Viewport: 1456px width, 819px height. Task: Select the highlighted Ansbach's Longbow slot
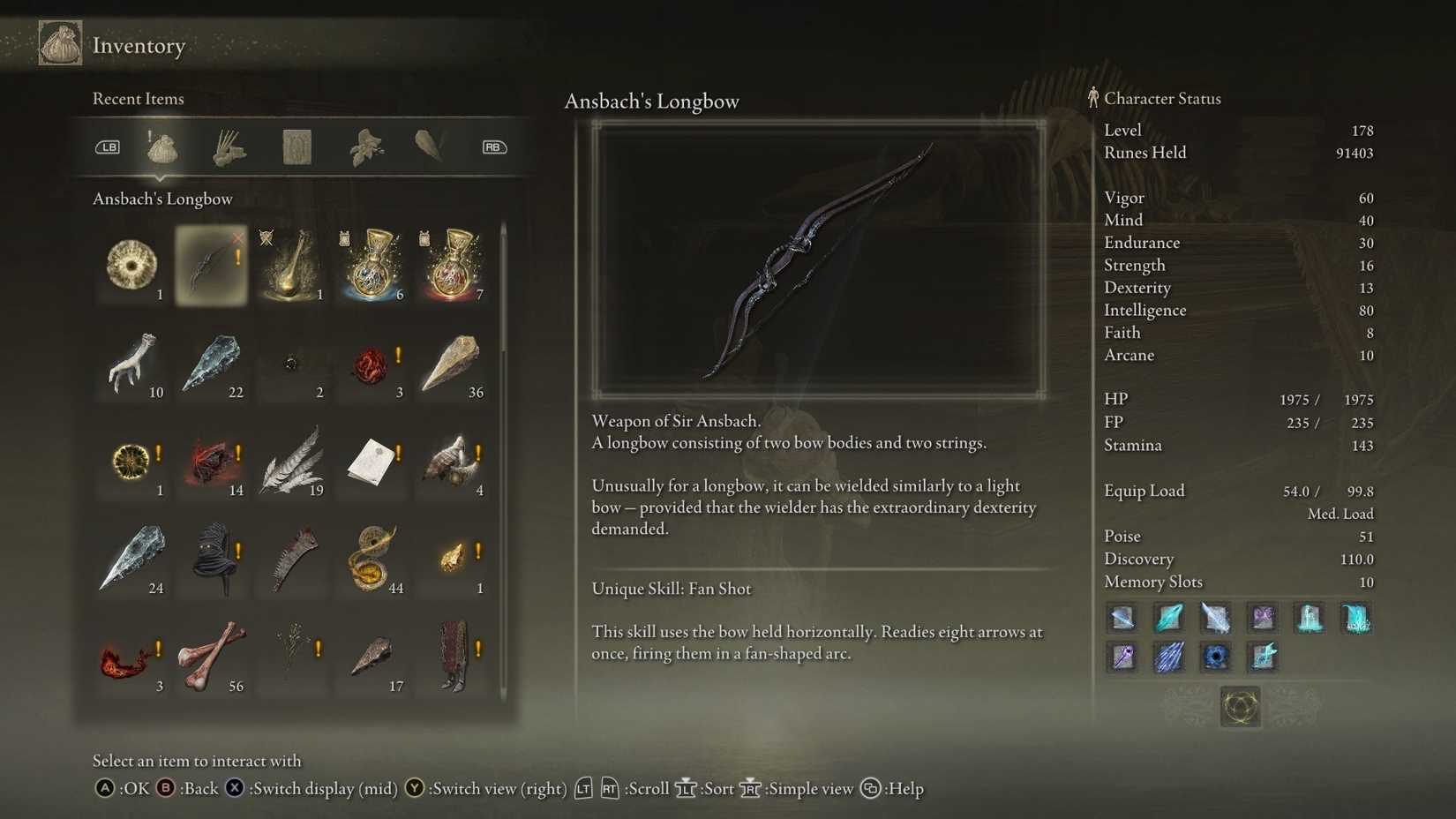(x=212, y=265)
